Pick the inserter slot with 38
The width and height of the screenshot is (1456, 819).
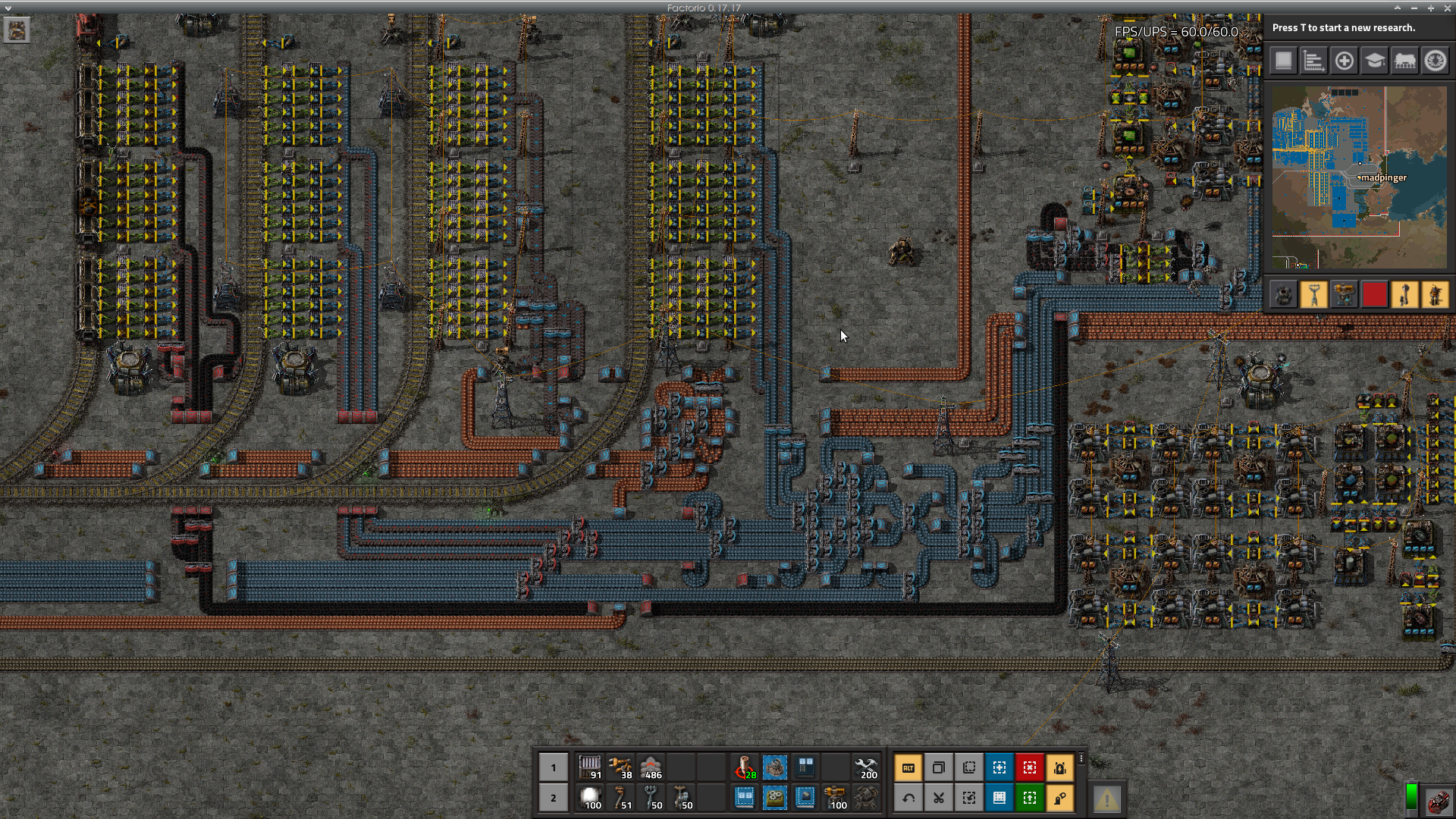click(620, 767)
